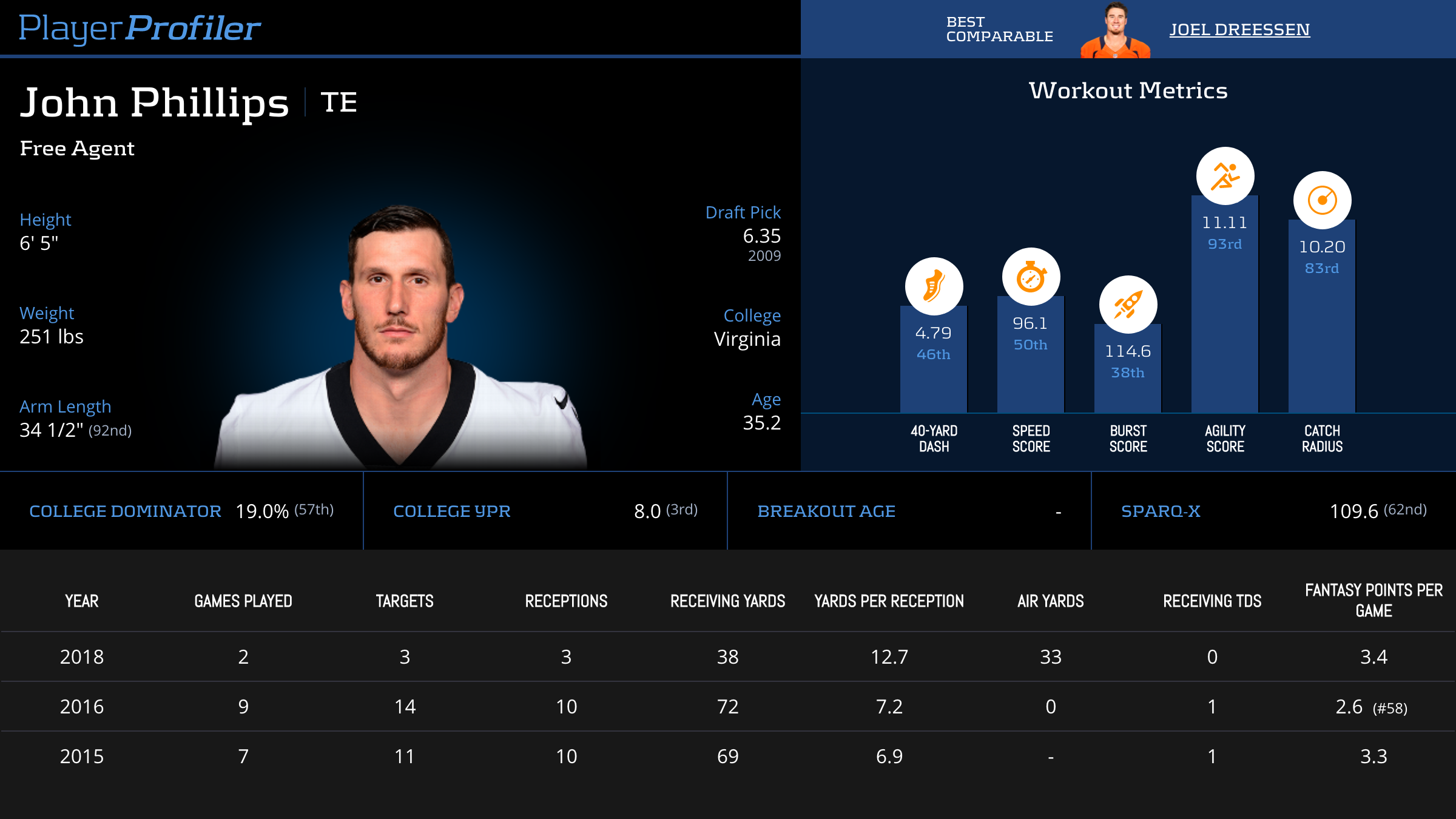Click the Breakout Age metric label
This screenshot has height=819, width=1456.
826,511
